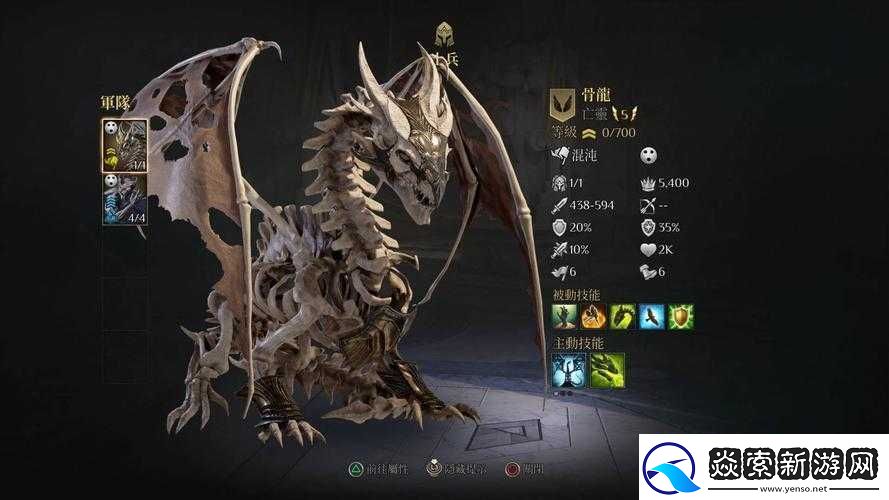Viewport: 889px width, 500px height.
Task: Select the 4/4 unit army slot
Action: coord(125,198)
